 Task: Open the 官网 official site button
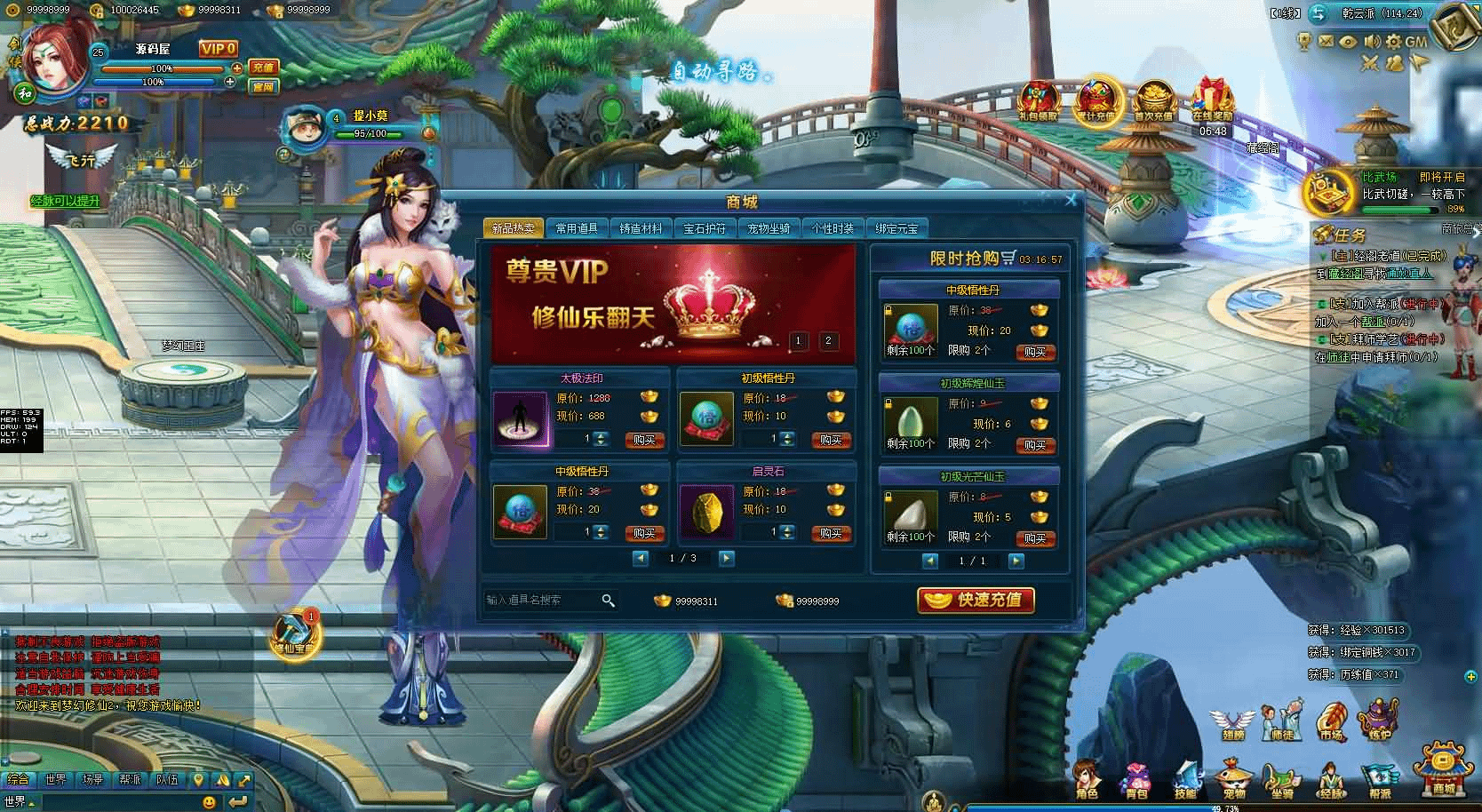tap(263, 87)
